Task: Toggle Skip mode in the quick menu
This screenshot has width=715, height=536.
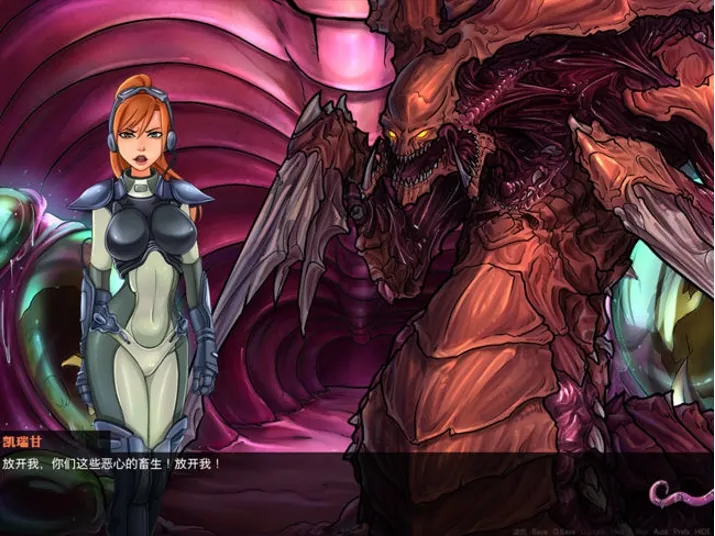Action: tap(638, 531)
